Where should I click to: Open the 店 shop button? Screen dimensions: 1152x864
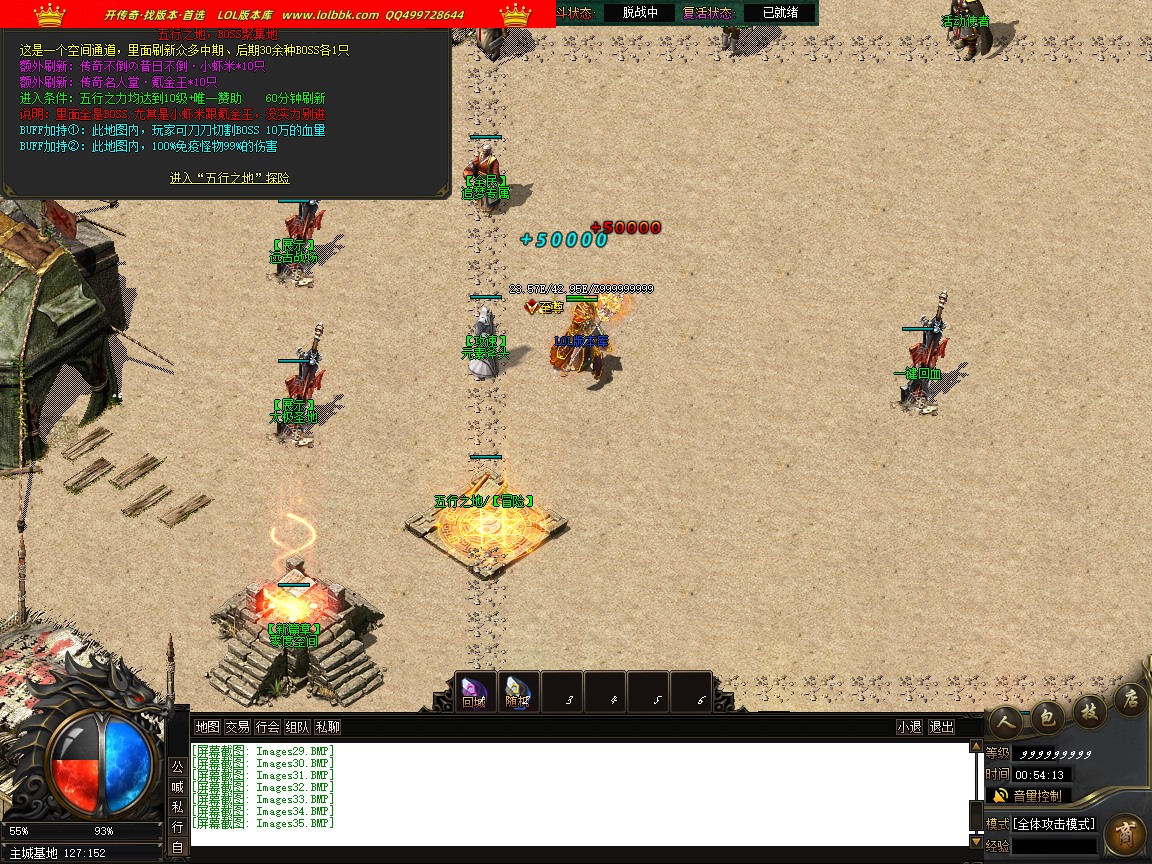1130,697
